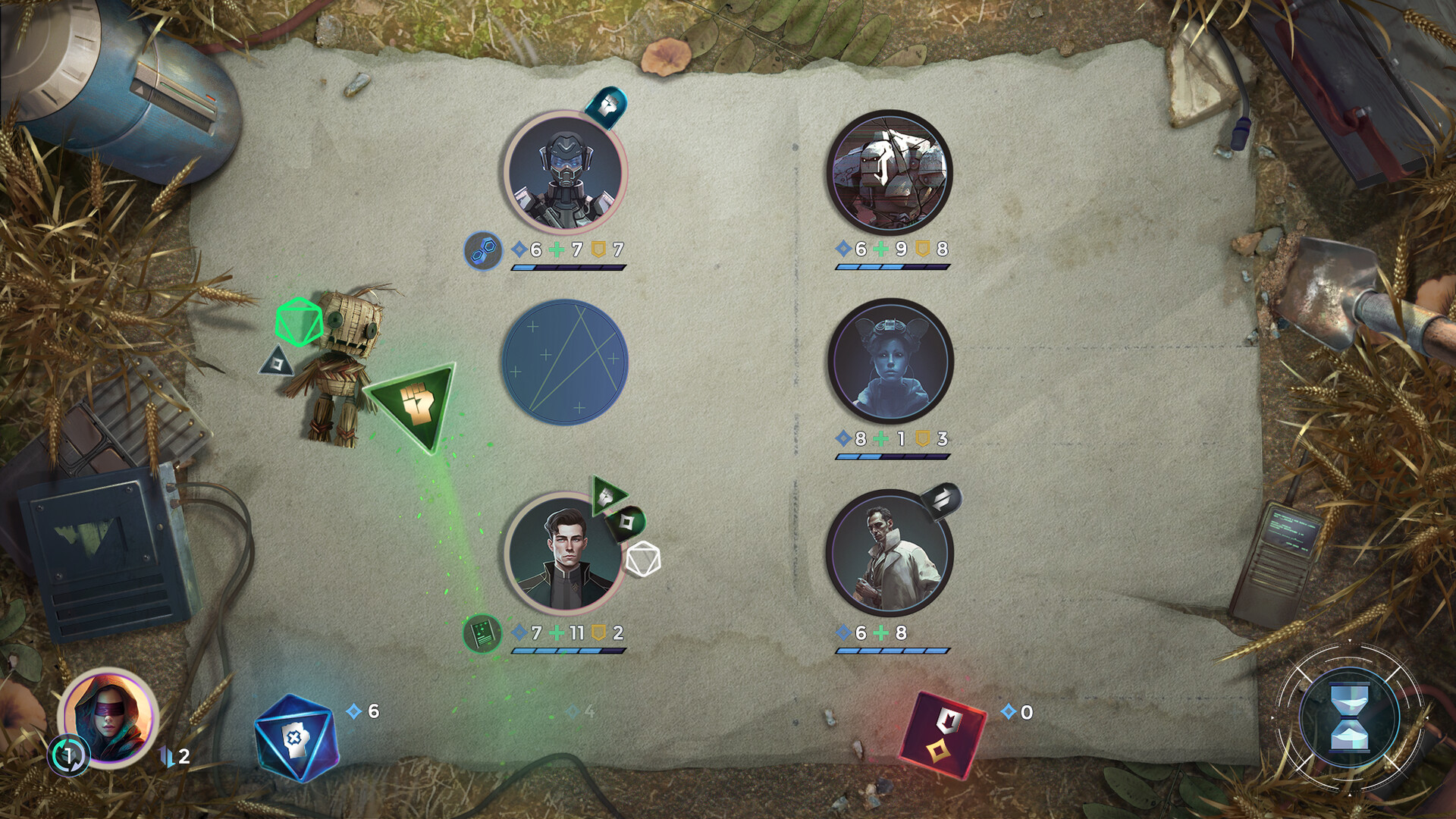Click the empty circular unit slot
Image resolution: width=1456 pixels, height=819 pixels.
pyautogui.click(x=569, y=362)
